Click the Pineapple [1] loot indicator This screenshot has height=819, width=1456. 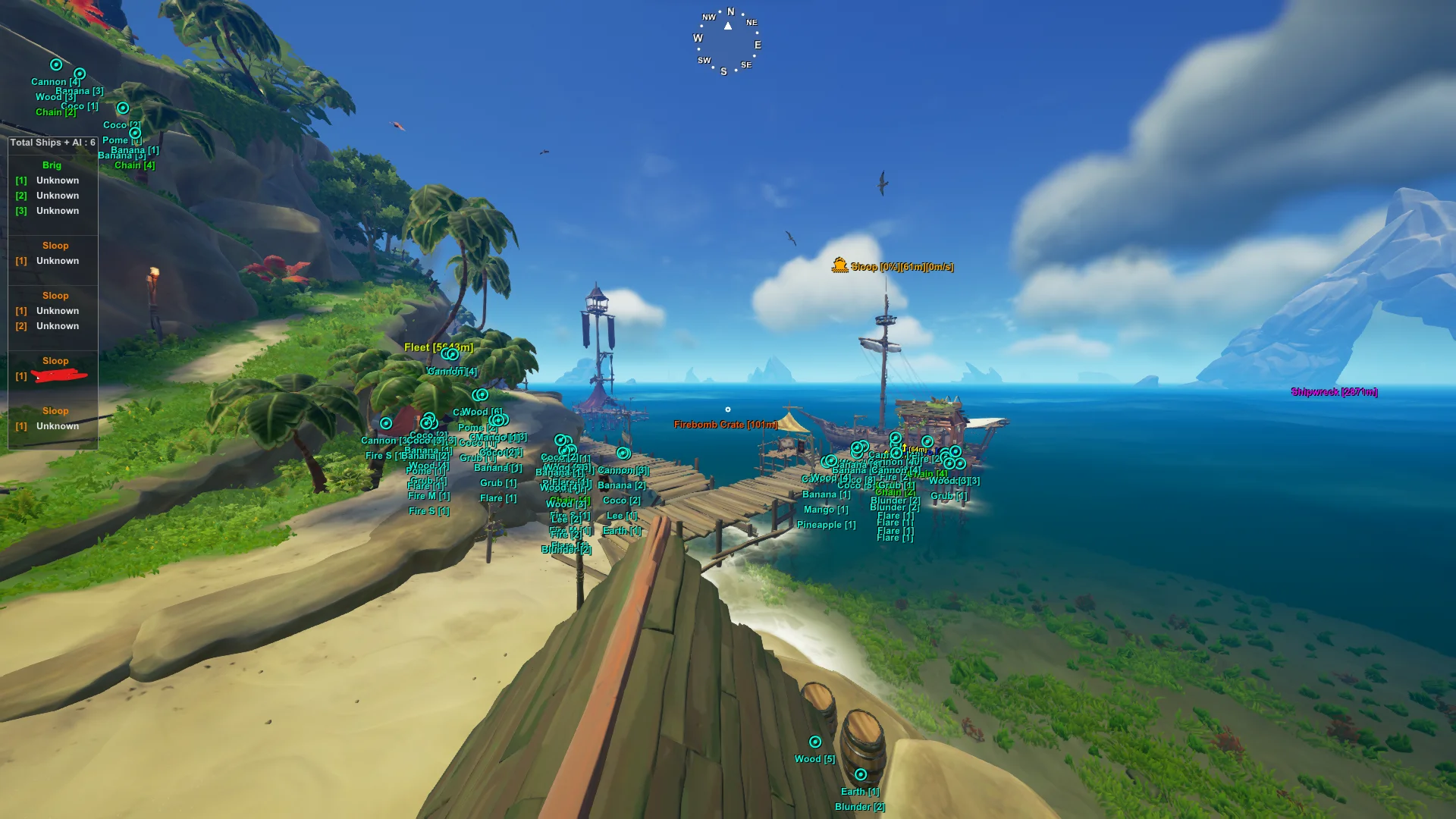[827, 524]
